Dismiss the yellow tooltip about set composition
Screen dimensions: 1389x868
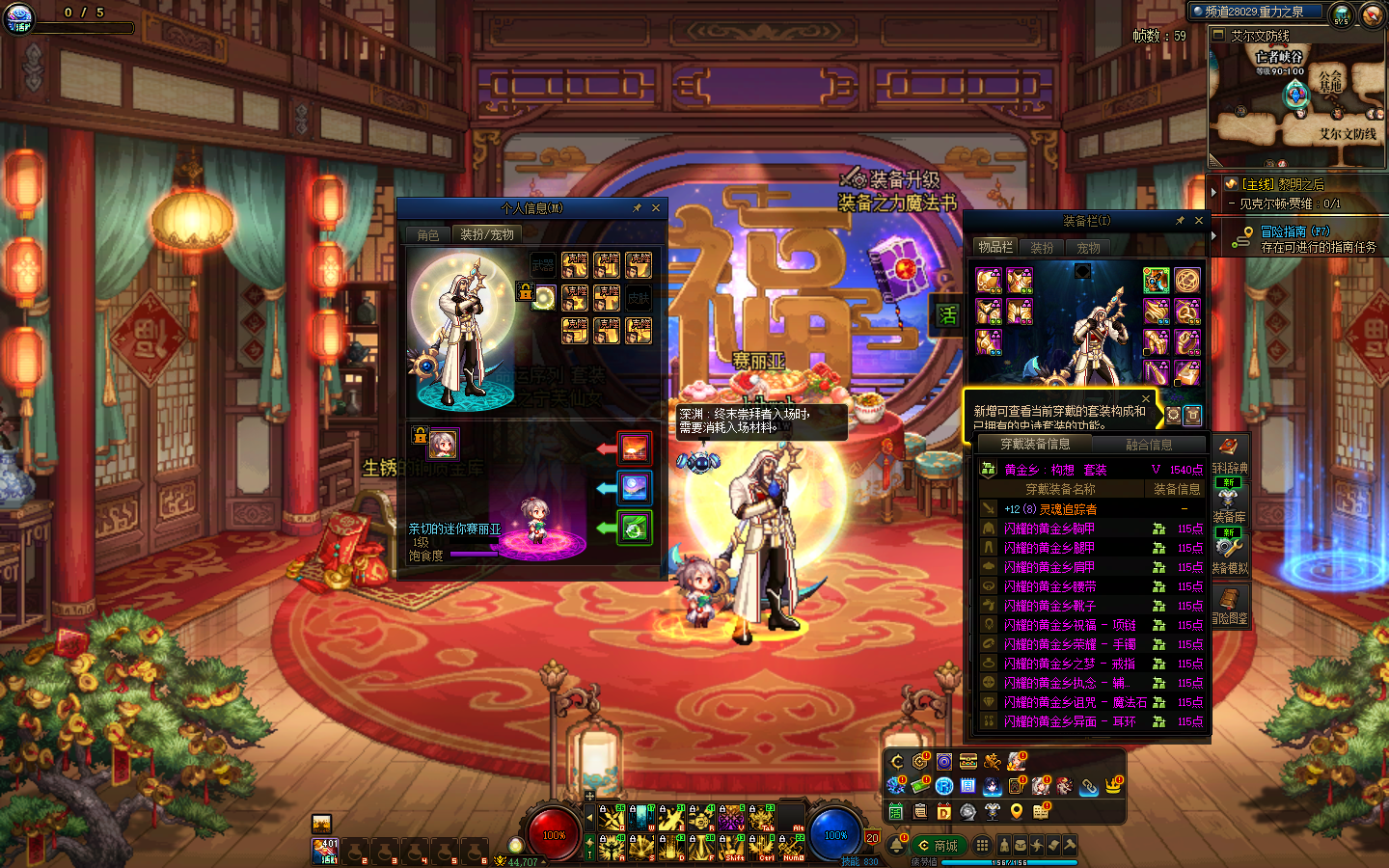(1146, 398)
